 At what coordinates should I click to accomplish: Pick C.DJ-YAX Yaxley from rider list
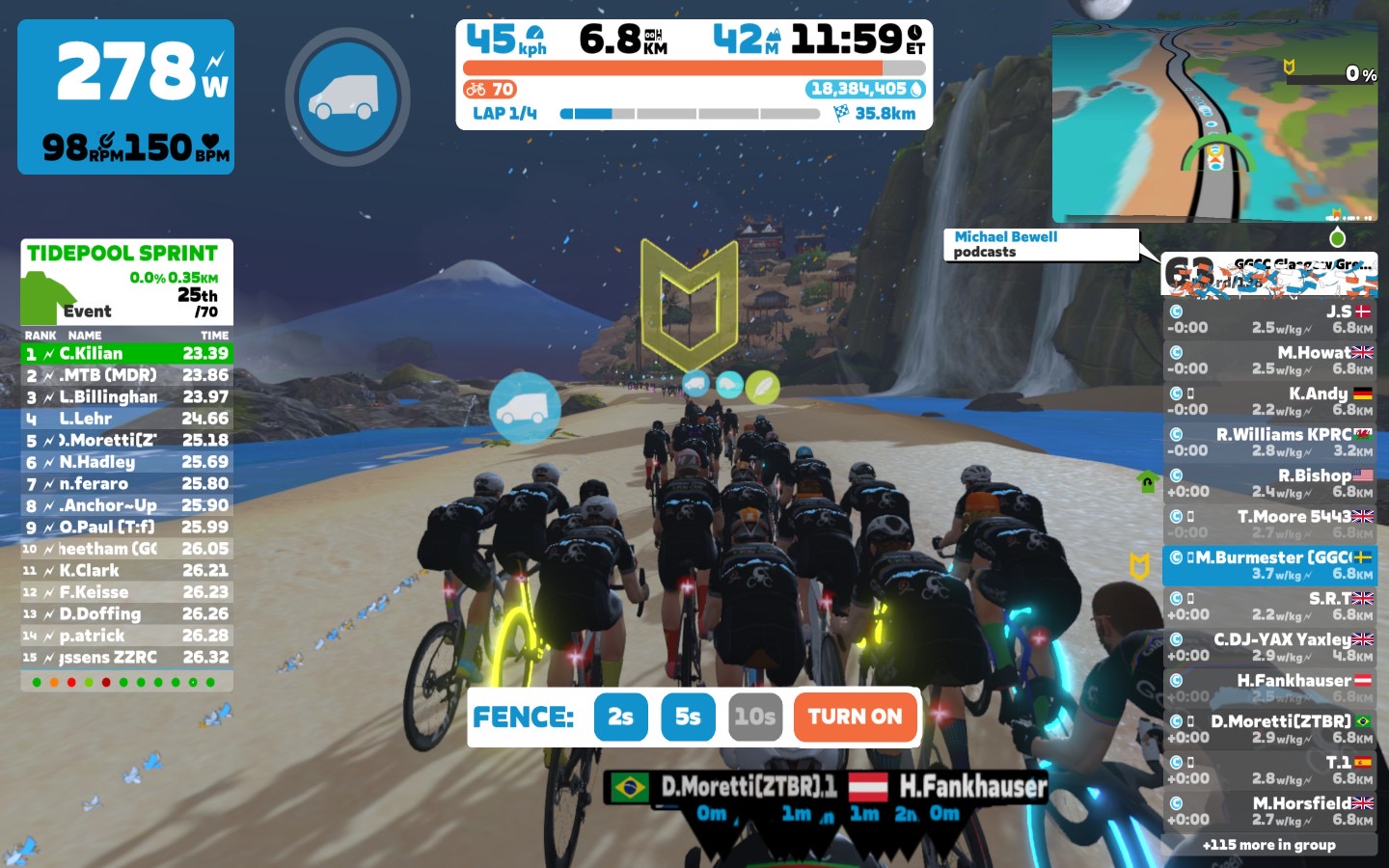pos(1269,646)
